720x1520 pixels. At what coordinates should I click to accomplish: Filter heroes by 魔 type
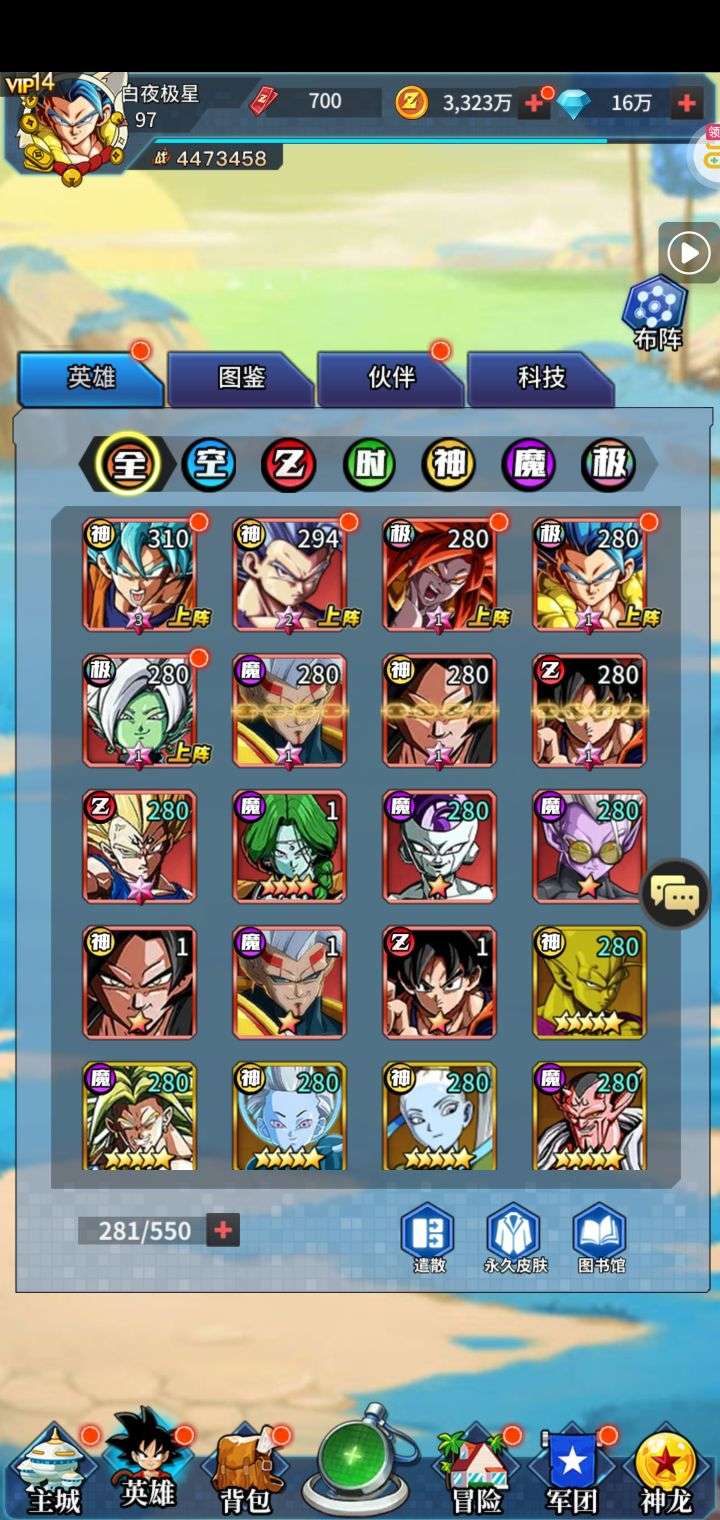click(x=529, y=464)
